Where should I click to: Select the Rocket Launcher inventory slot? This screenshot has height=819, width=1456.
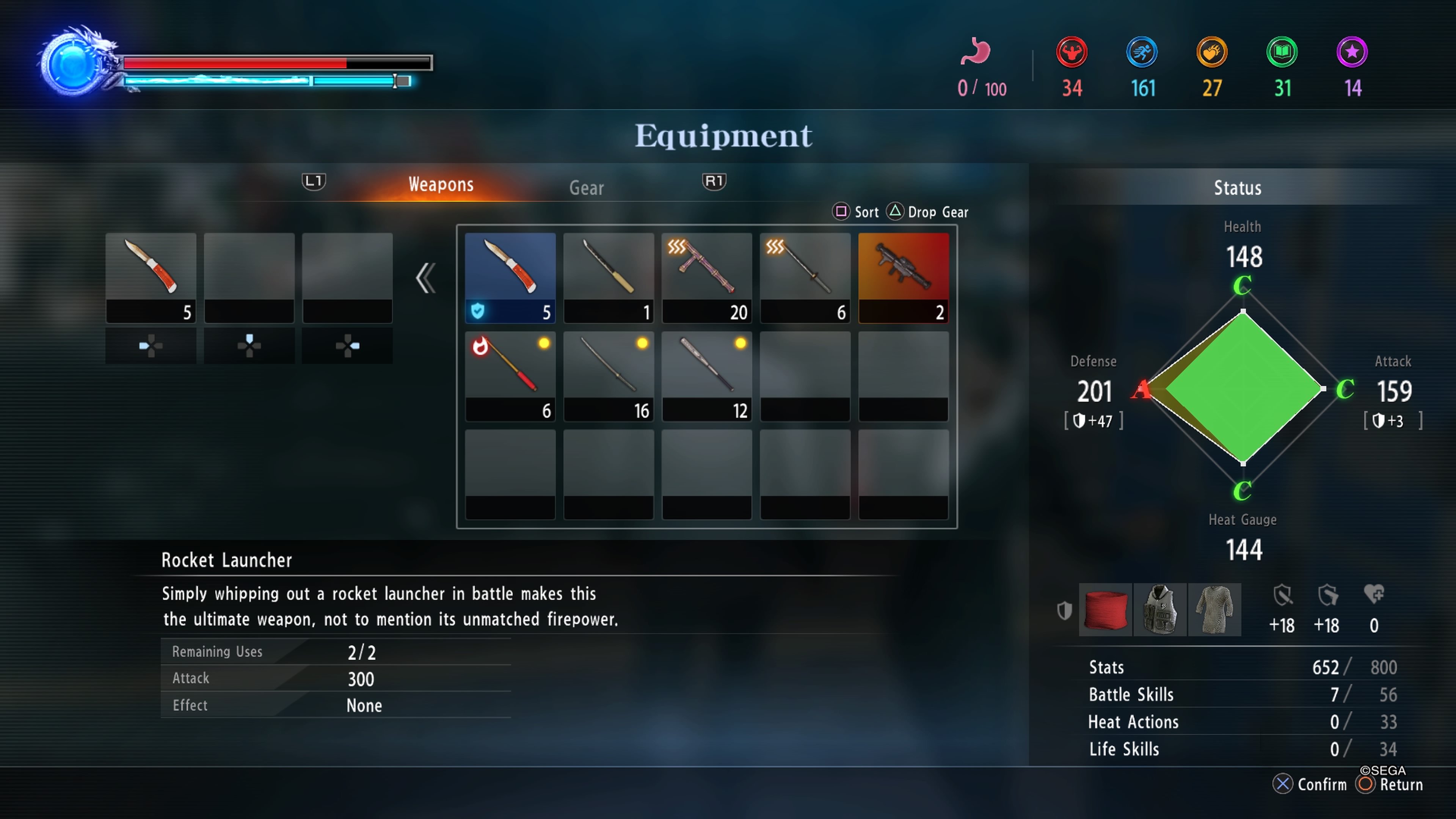coord(903,277)
